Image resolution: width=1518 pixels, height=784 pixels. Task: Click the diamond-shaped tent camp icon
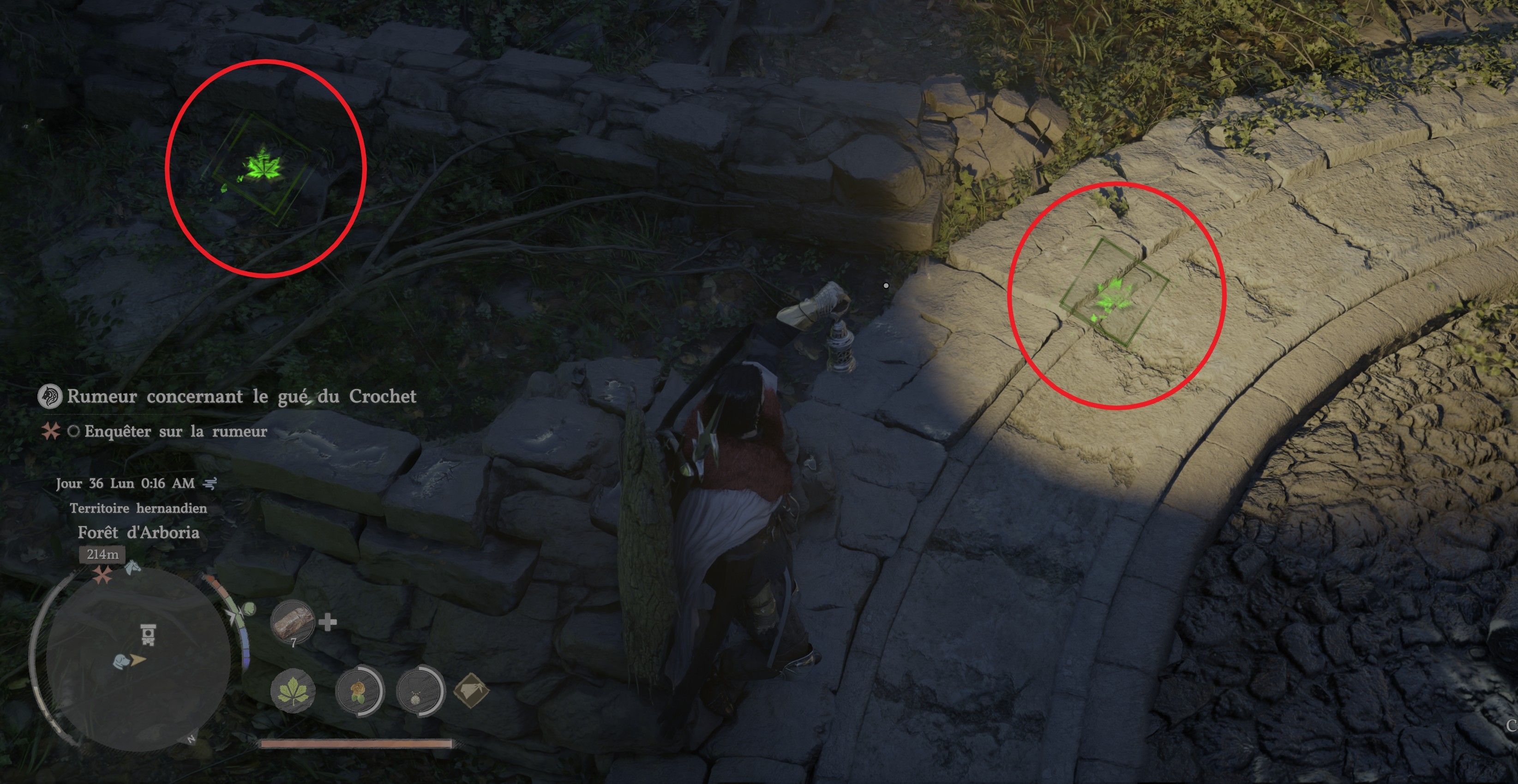tap(471, 691)
